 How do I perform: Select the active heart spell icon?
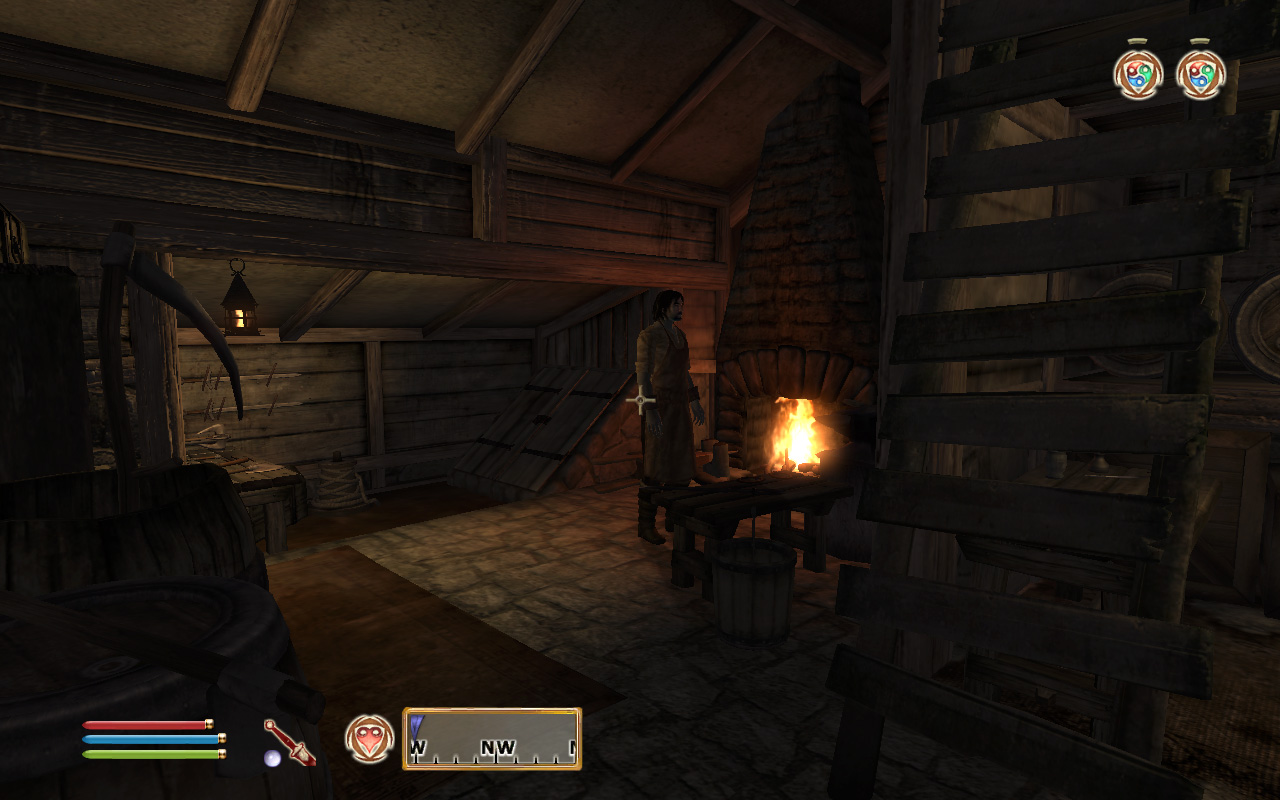369,738
